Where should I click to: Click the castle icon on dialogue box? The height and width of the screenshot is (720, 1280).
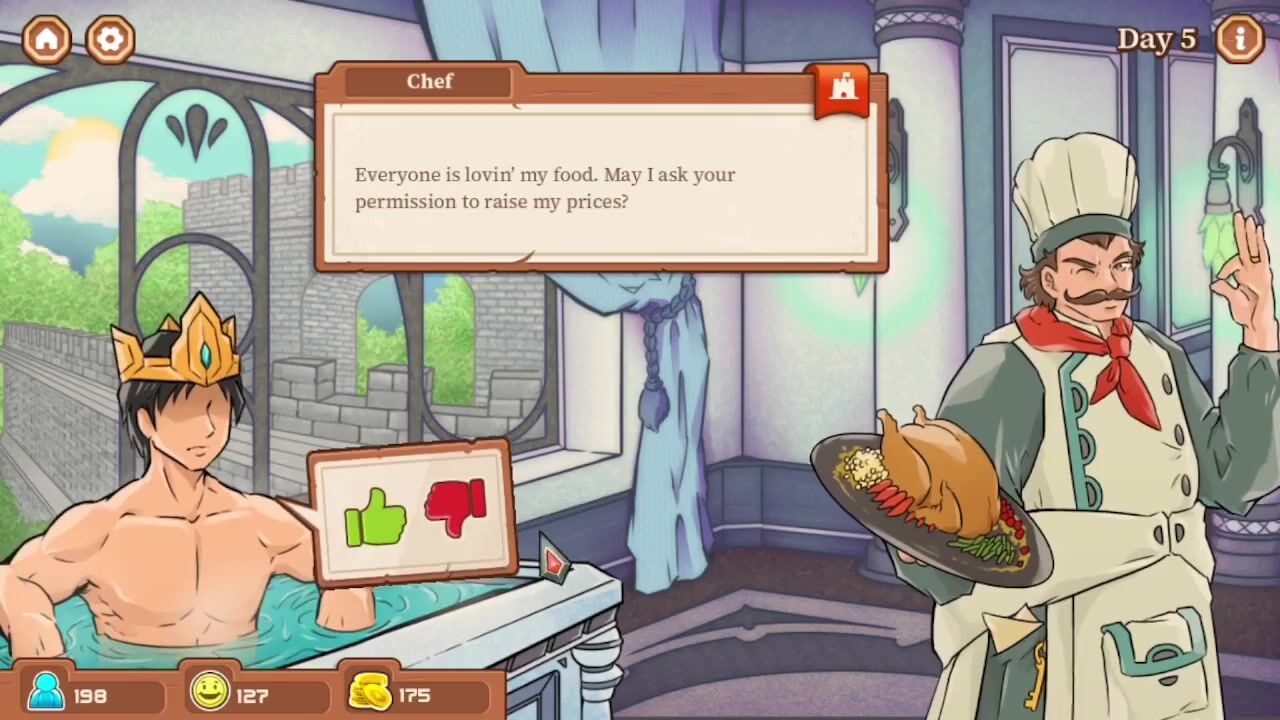(843, 88)
